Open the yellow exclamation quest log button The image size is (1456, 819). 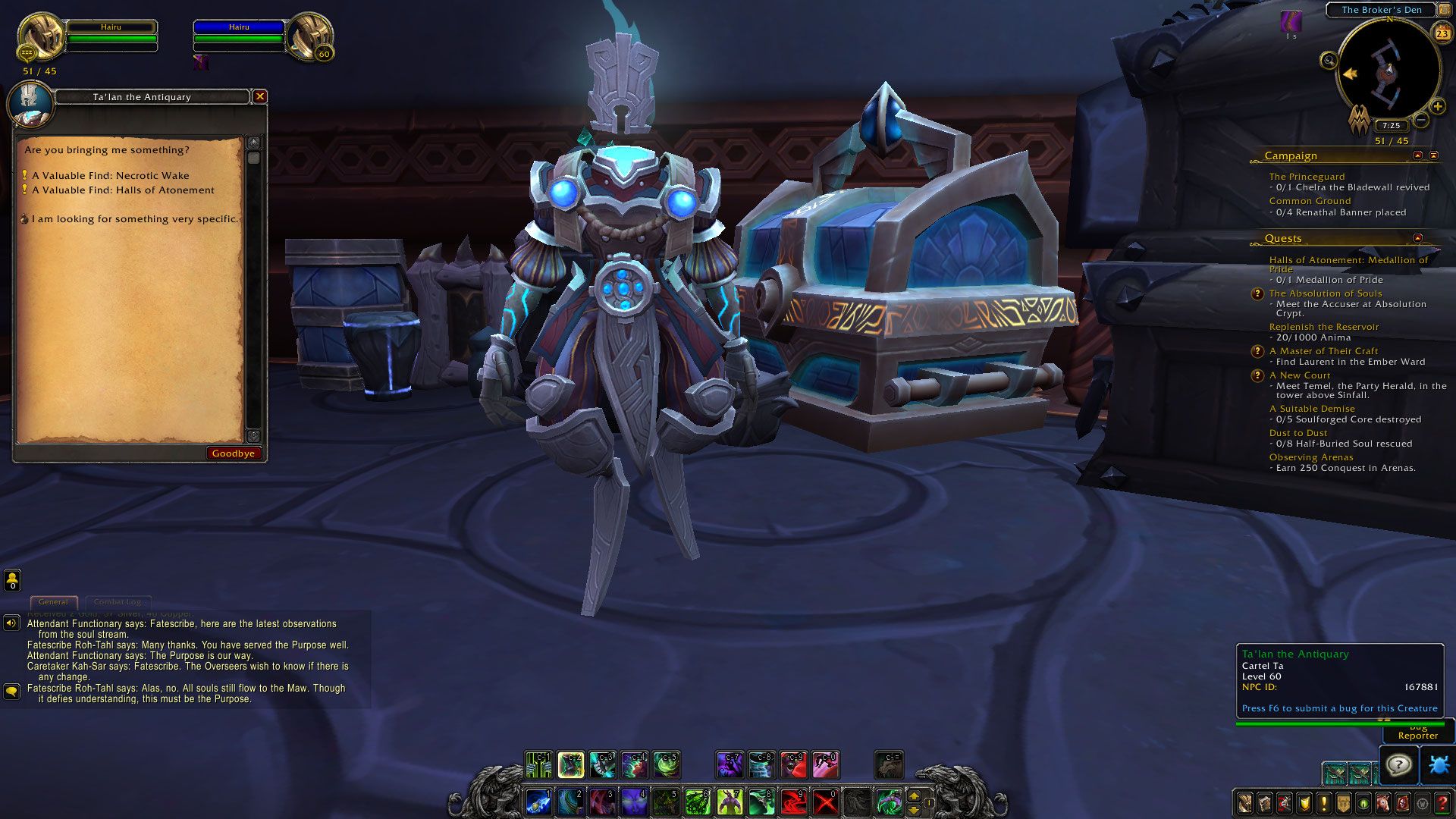[1324, 803]
